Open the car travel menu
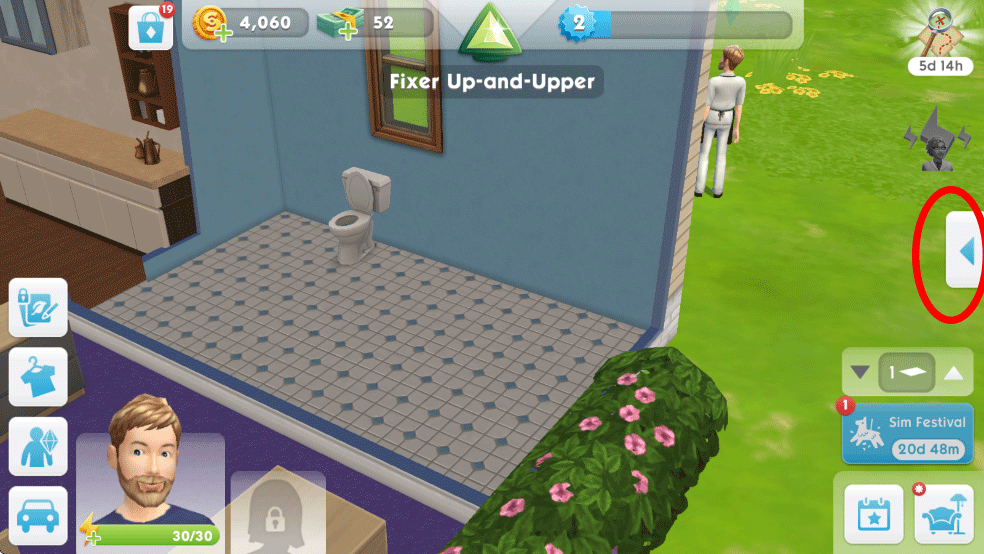Screen dimensions: 984x554 tap(38, 515)
